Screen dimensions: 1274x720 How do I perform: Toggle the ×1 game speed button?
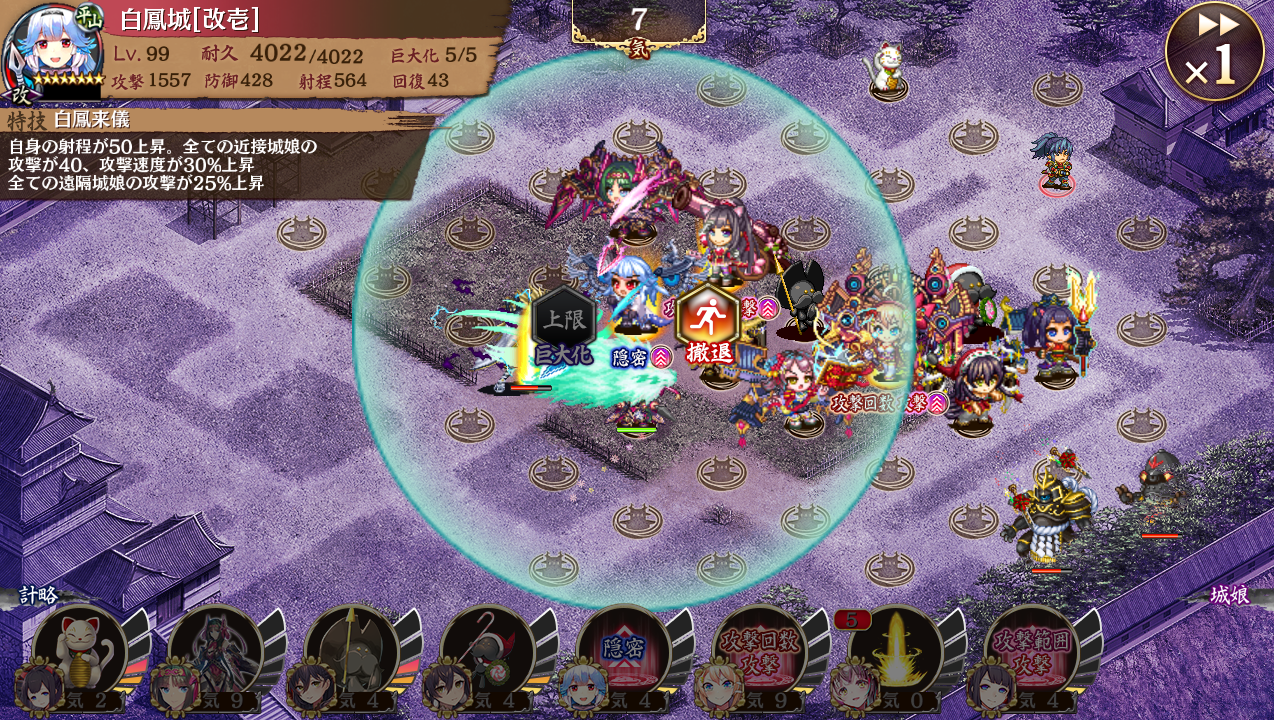[x=1214, y=52]
